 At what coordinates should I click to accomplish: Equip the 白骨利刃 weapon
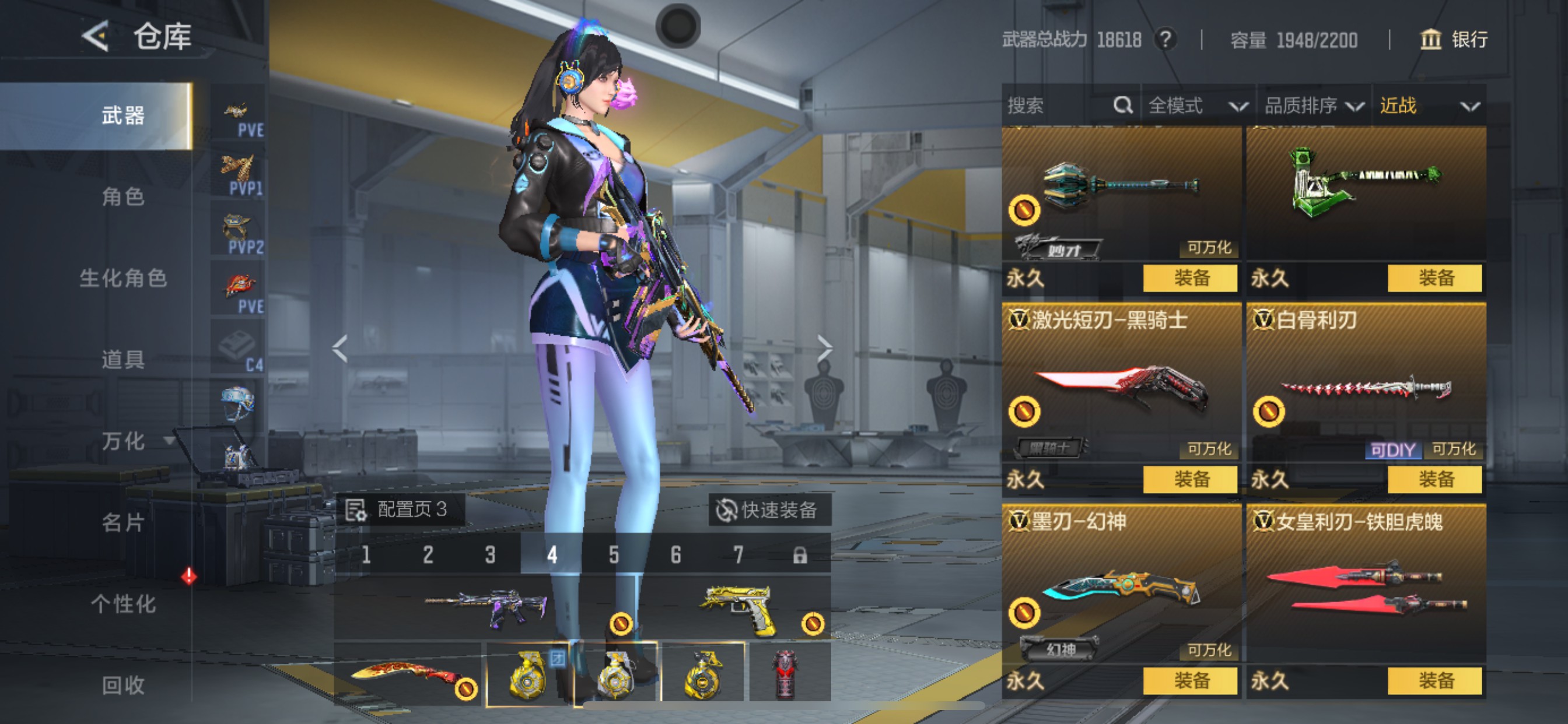coord(1434,479)
